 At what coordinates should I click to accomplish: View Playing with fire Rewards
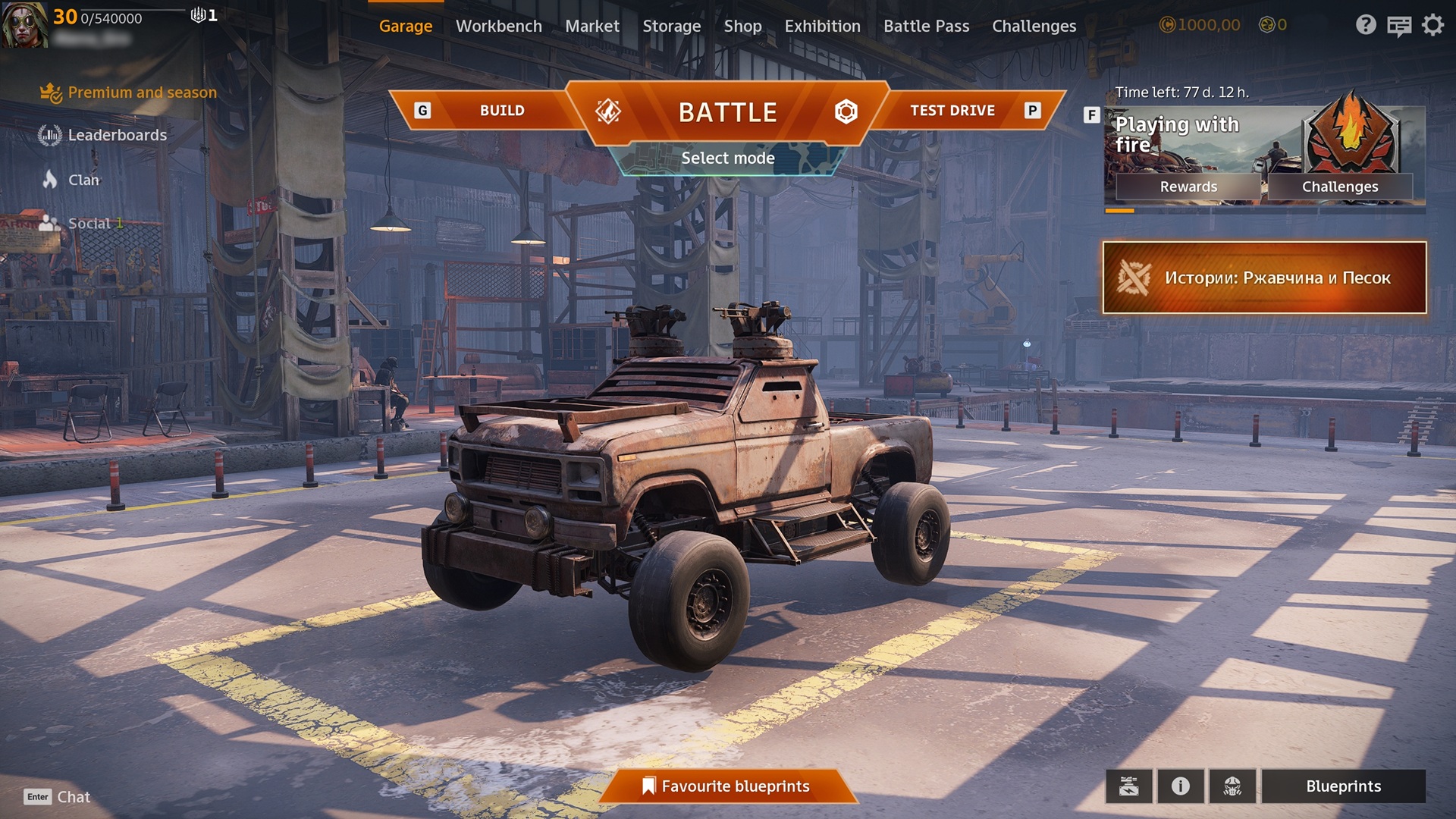1188,187
